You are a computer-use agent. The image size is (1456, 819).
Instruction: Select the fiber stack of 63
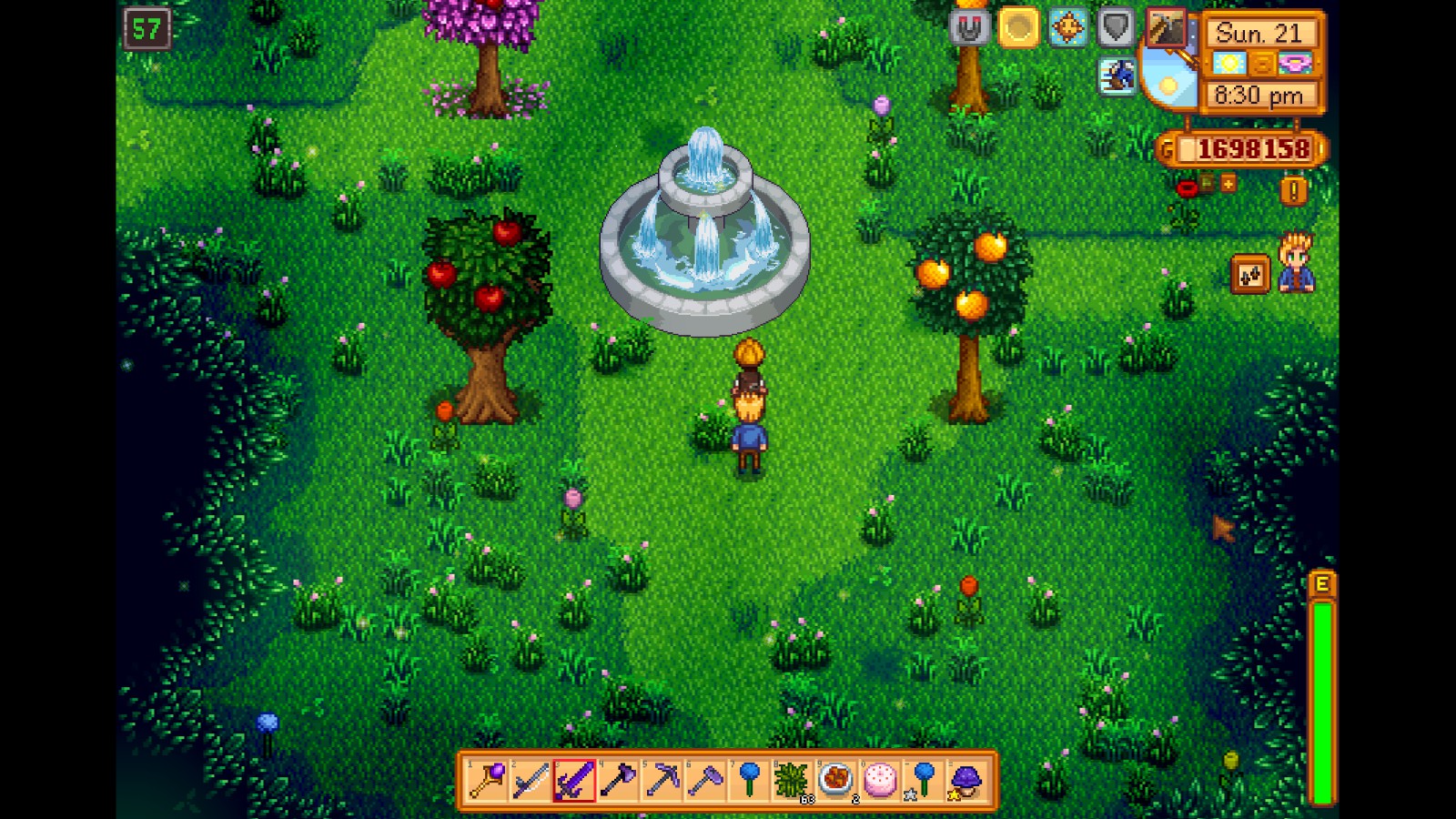coord(793,781)
